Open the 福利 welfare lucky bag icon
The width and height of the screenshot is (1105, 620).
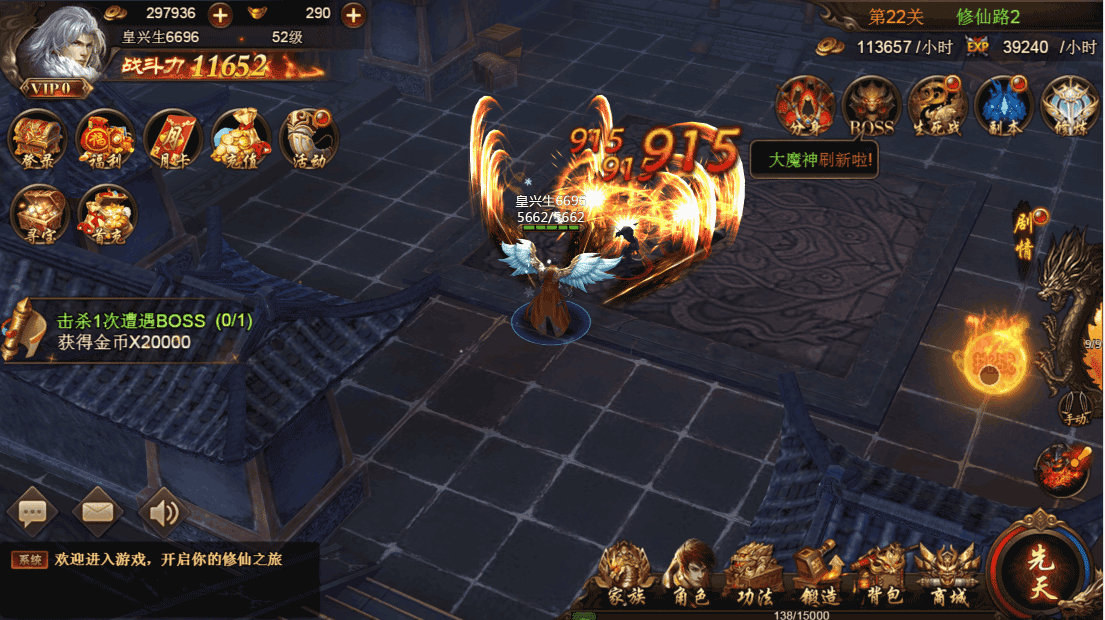coord(106,138)
